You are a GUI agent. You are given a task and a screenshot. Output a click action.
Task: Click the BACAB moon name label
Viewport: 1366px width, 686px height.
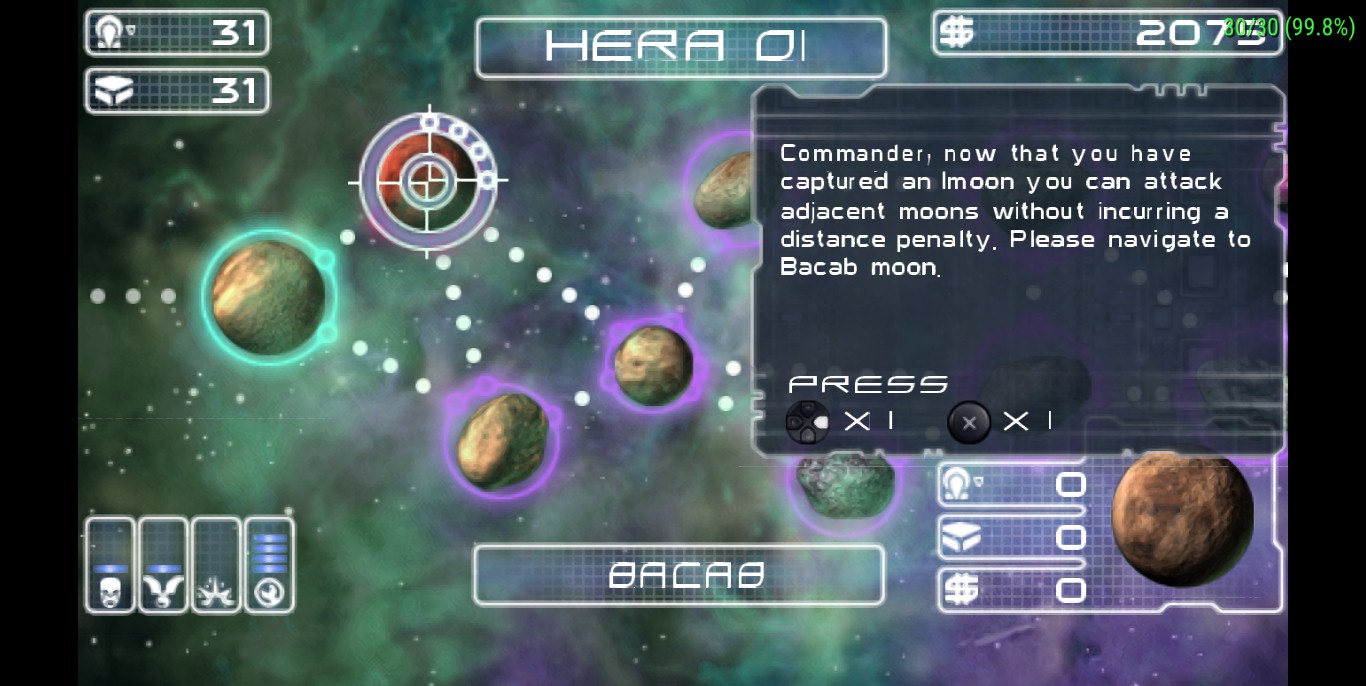679,575
